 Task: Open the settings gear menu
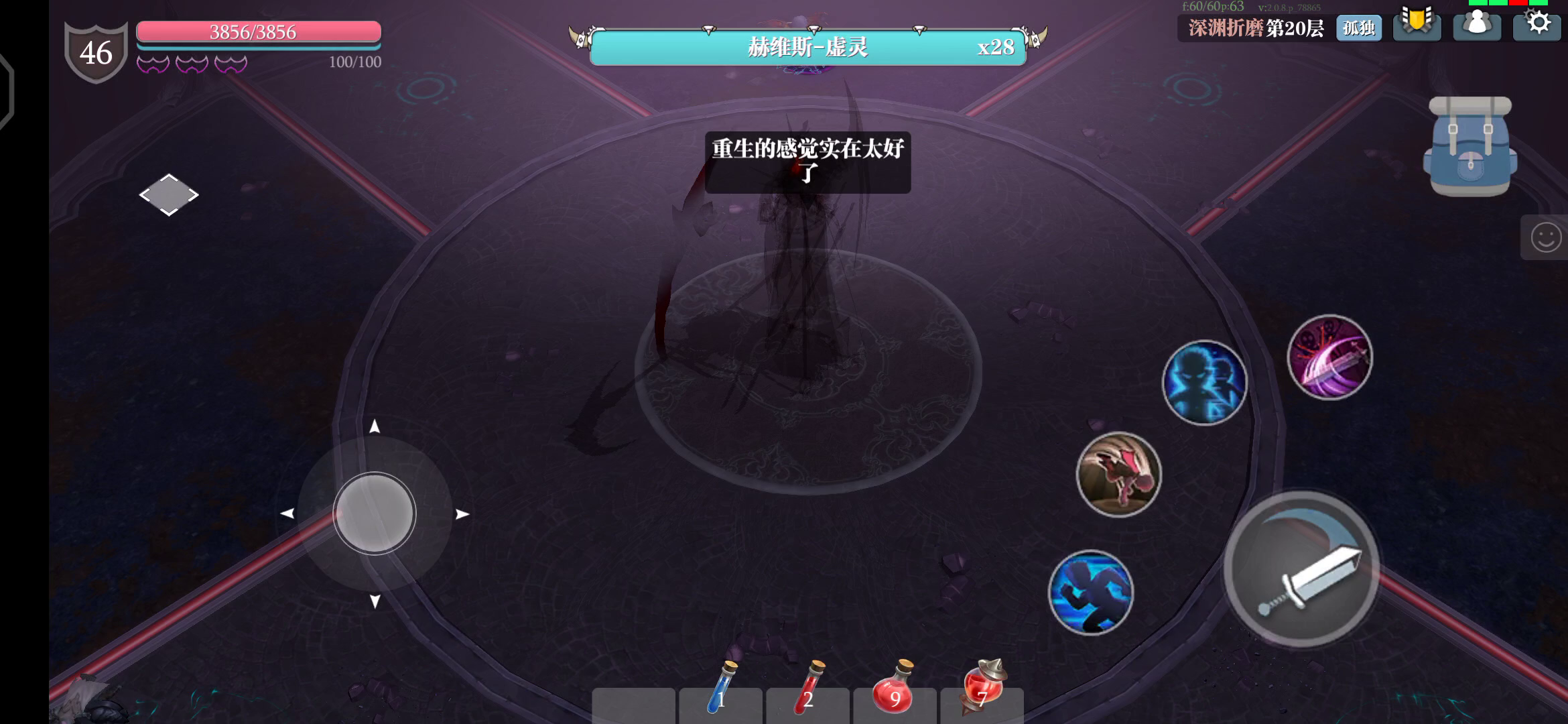pos(1536,28)
